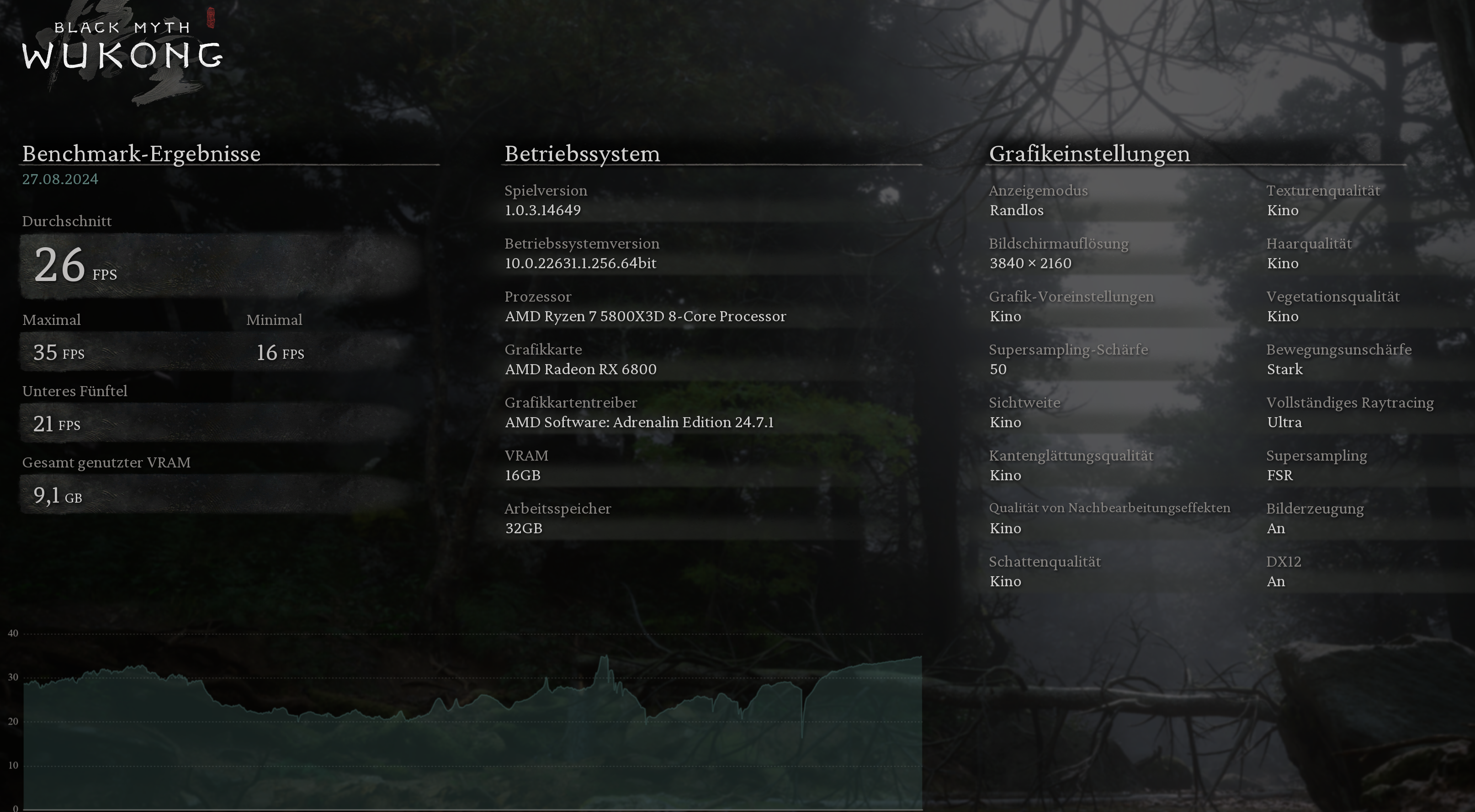Open the Sichtweite setting Kino

pyautogui.click(x=1007, y=422)
